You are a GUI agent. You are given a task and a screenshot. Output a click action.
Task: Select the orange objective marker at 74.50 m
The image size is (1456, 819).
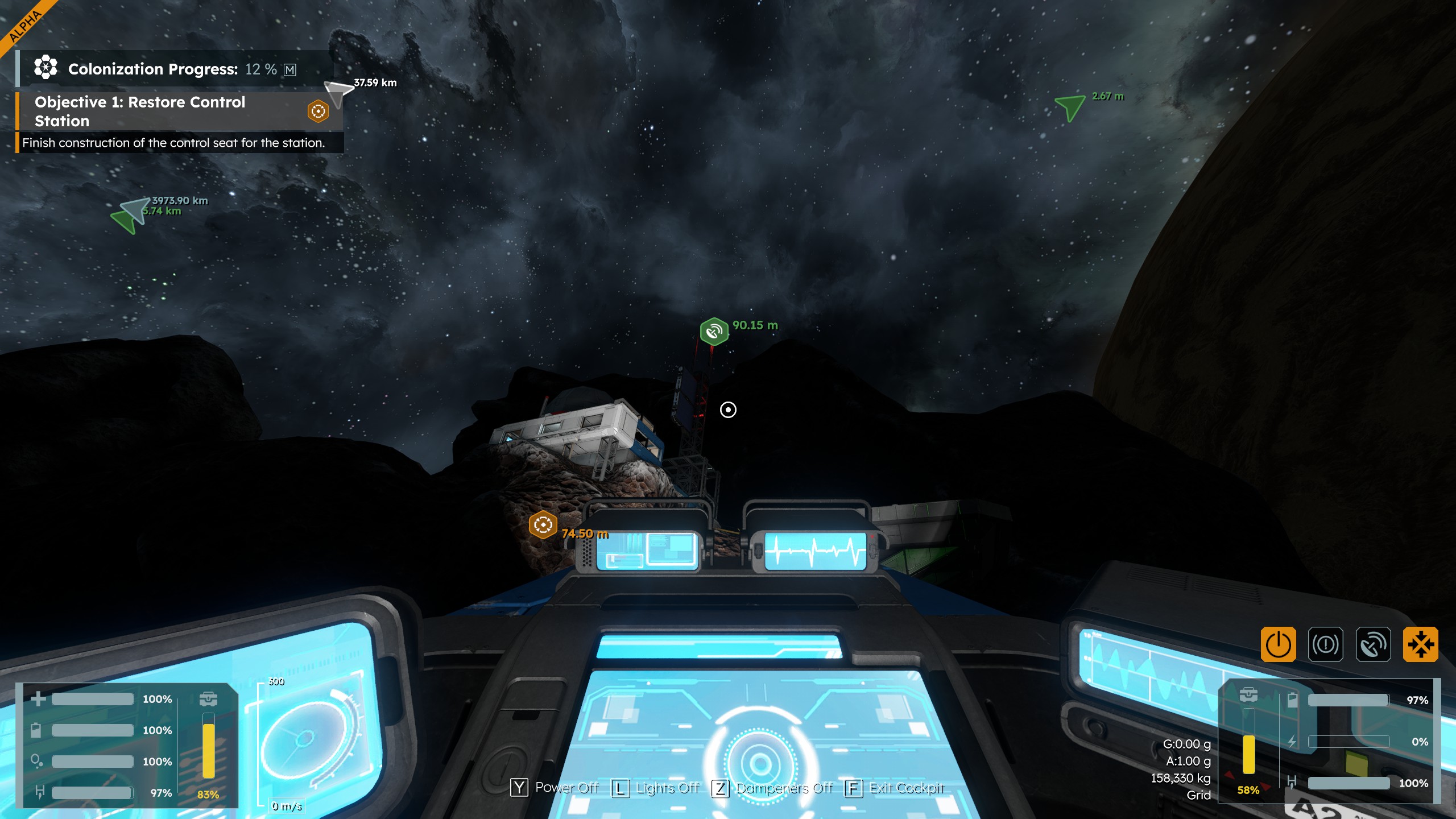pyautogui.click(x=543, y=524)
